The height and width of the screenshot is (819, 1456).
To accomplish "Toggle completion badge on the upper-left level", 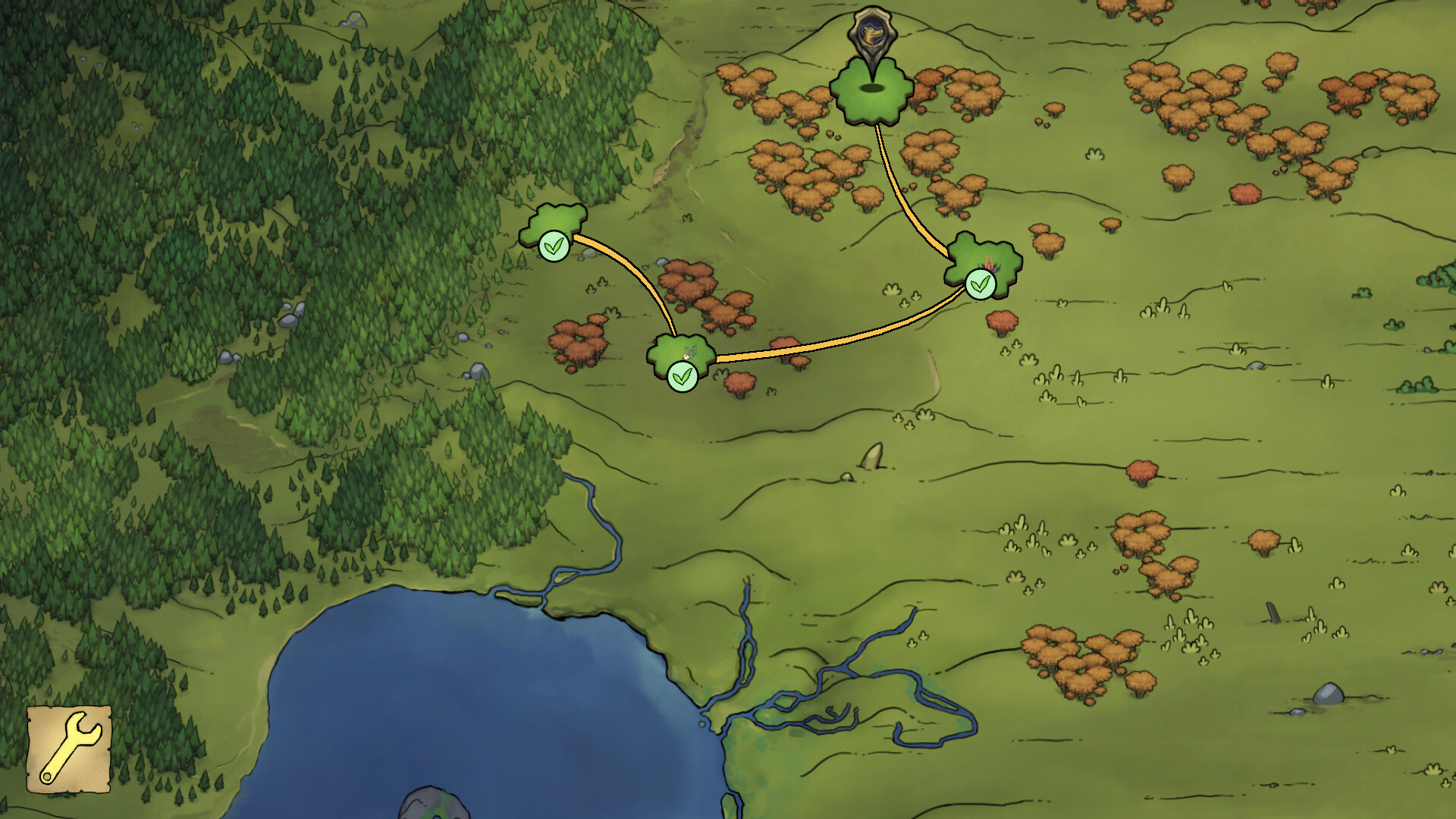I will click(554, 246).
